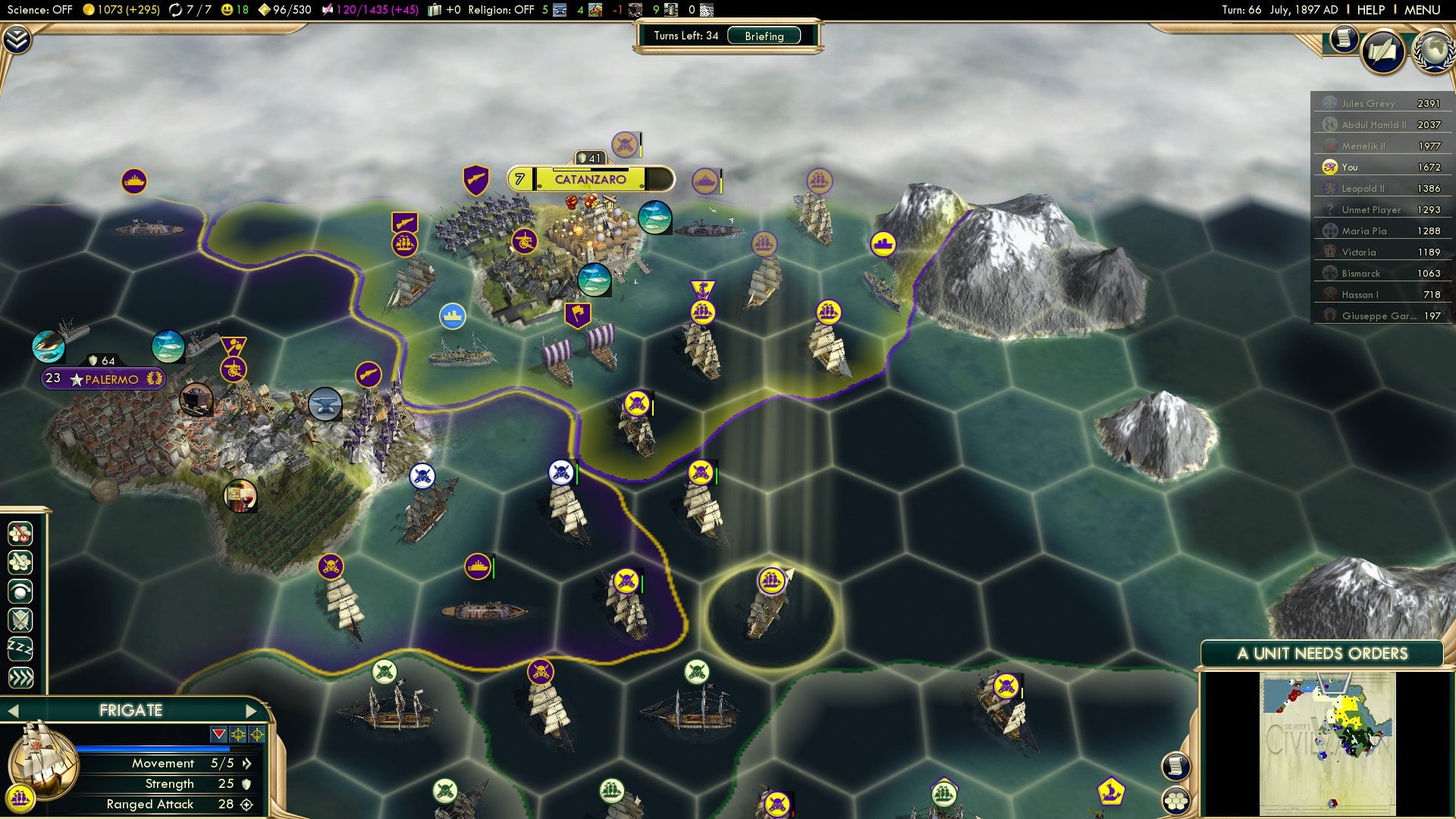Open the HELP item
This screenshot has height=819, width=1456.
point(1372,10)
